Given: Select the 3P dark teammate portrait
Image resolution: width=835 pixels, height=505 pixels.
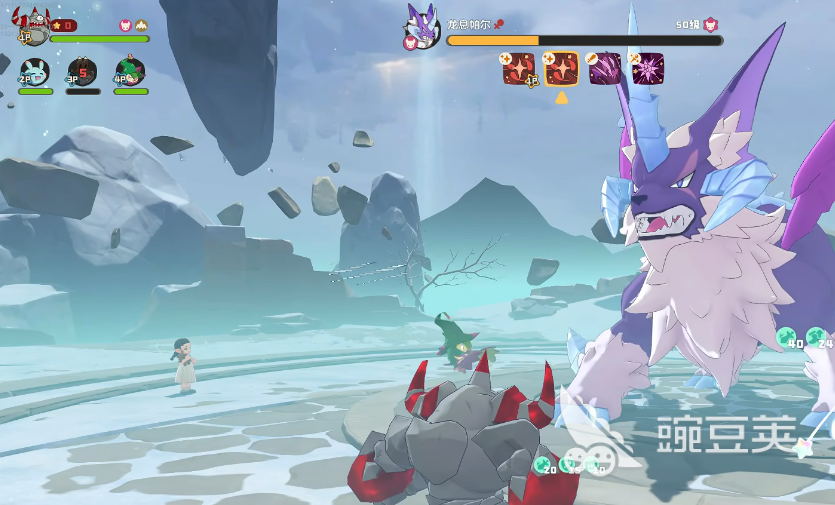Looking at the screenshot, I should tap(82, 72).
